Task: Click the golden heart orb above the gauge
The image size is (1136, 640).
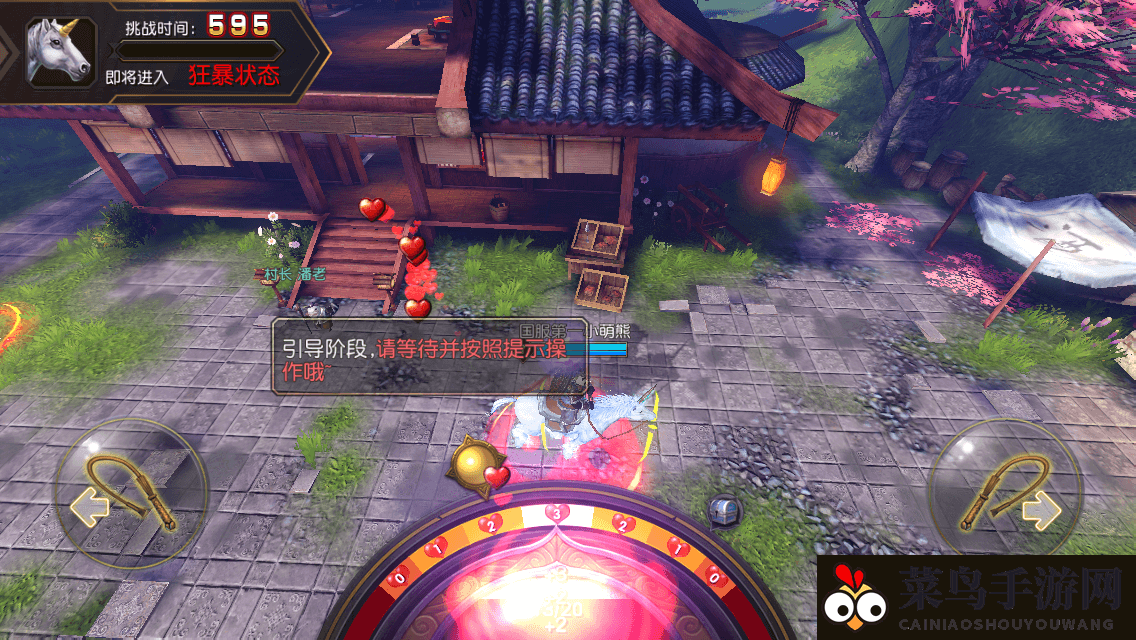Action: pyautogui.click(x=479, y=466)
